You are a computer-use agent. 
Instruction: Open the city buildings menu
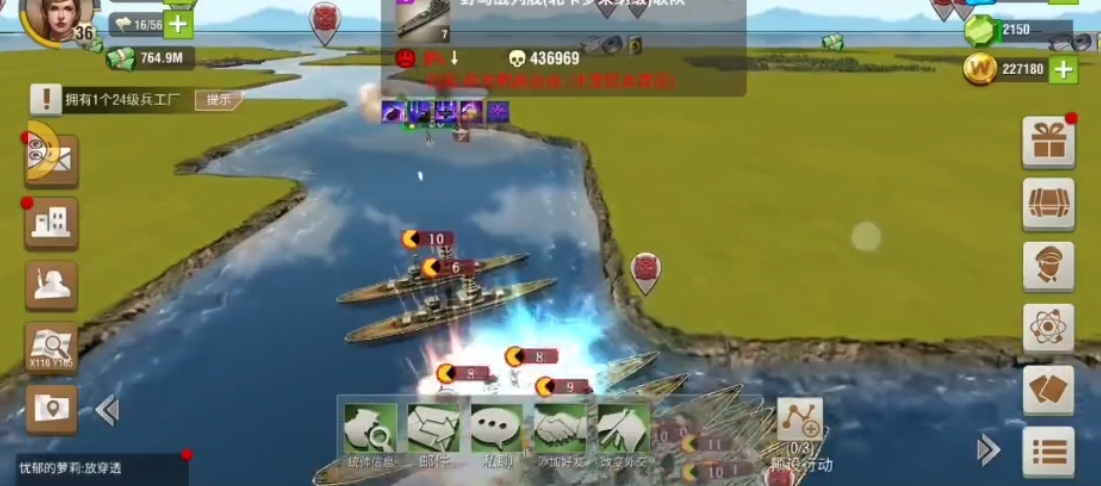tap(51, 222)
